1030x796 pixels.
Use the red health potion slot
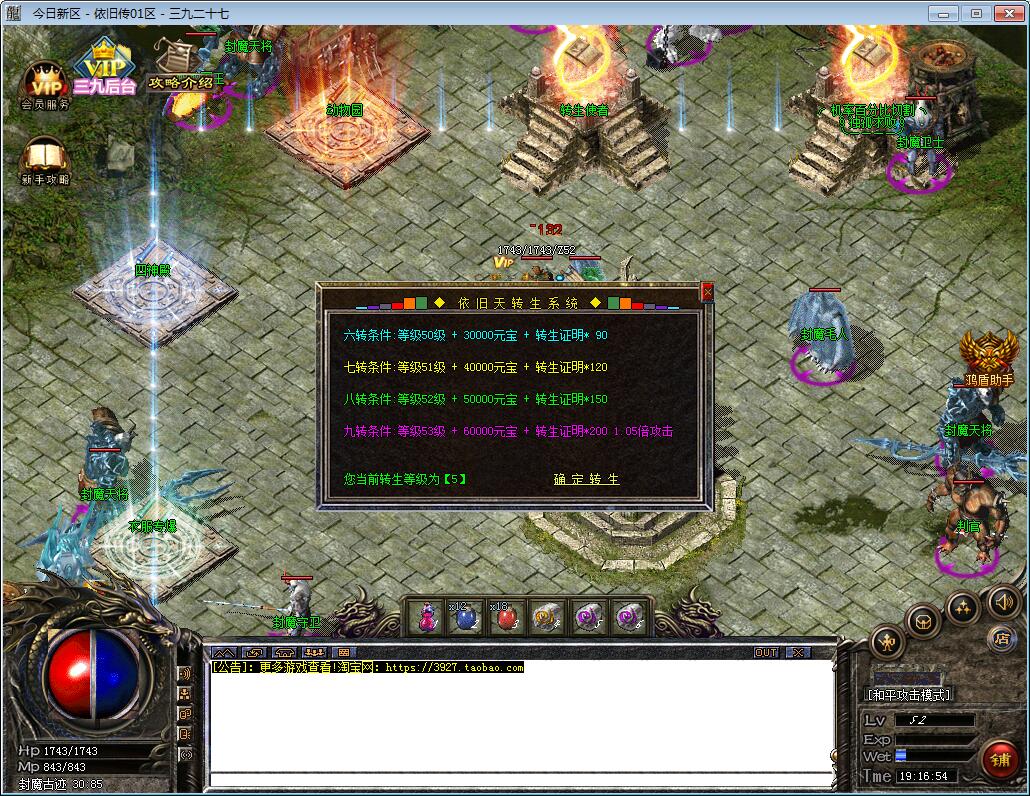click(507, 618)
